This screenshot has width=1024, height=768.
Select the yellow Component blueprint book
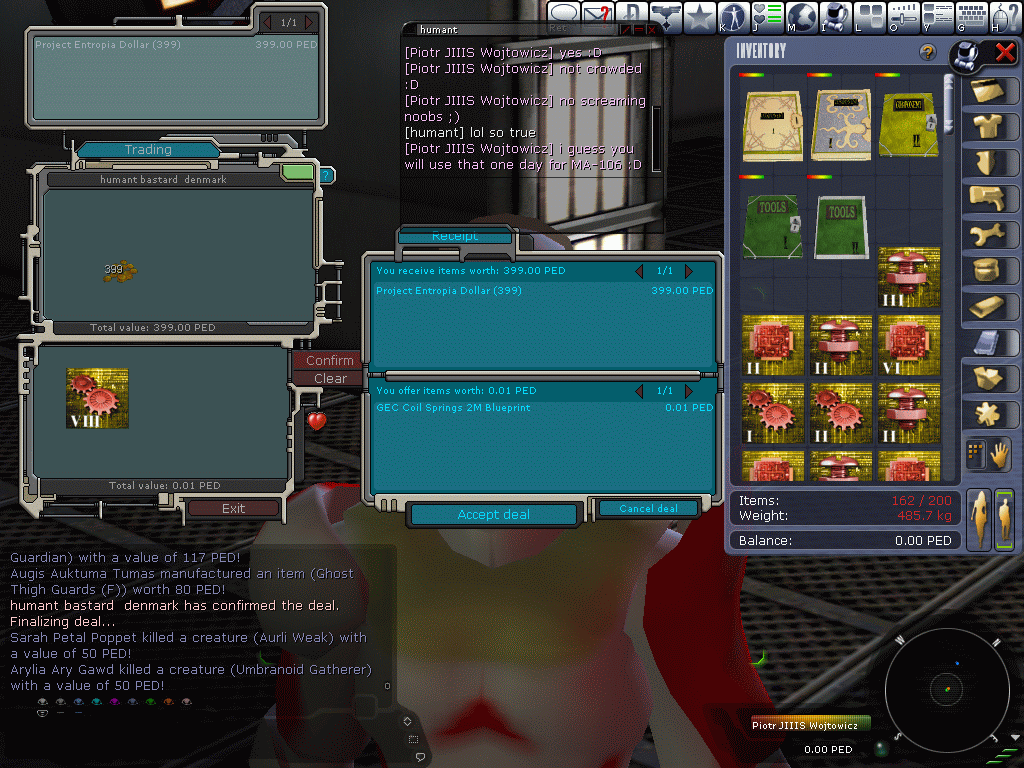[x=909, y=125]
